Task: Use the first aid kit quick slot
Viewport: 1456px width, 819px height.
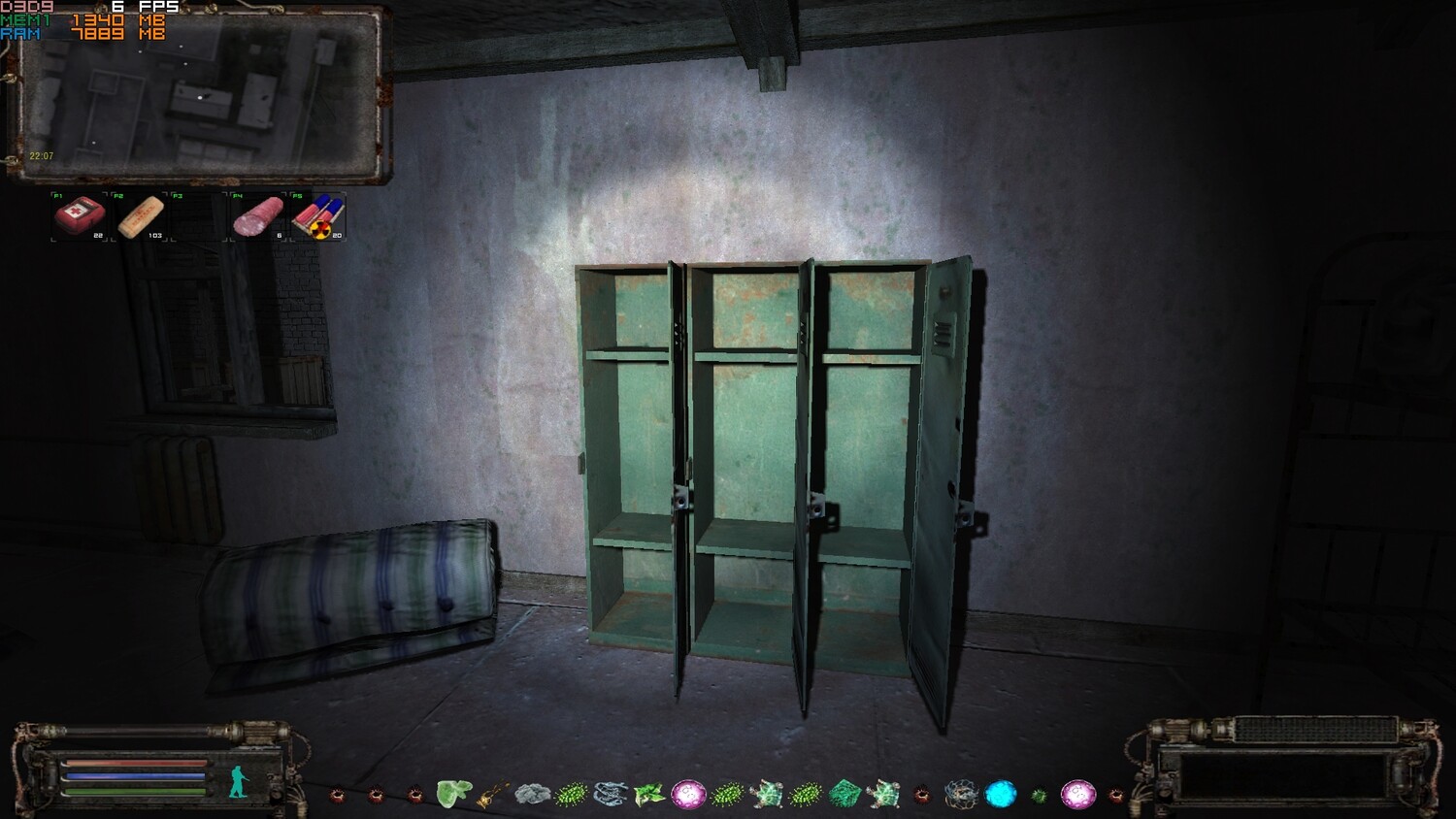Action: pos(80,215)
